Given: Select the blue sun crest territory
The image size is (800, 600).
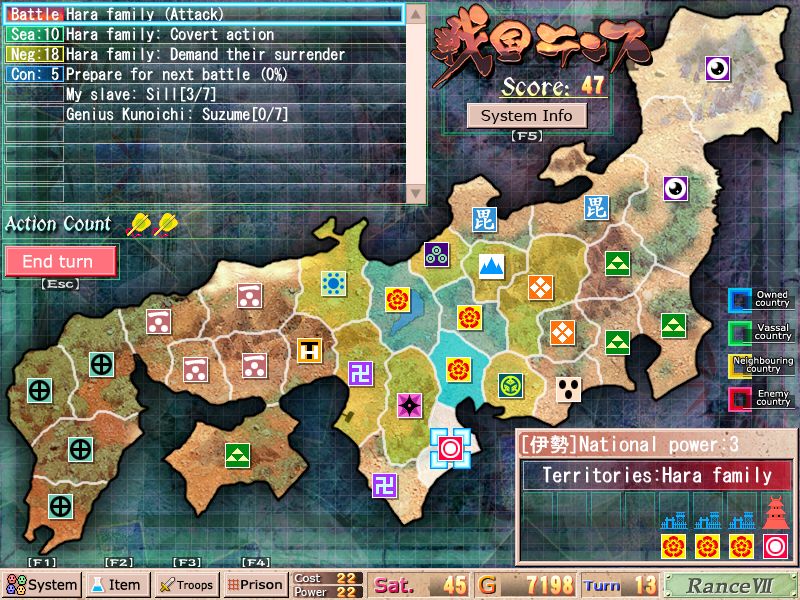Looking at the screenshot, I should pos(334,283).
